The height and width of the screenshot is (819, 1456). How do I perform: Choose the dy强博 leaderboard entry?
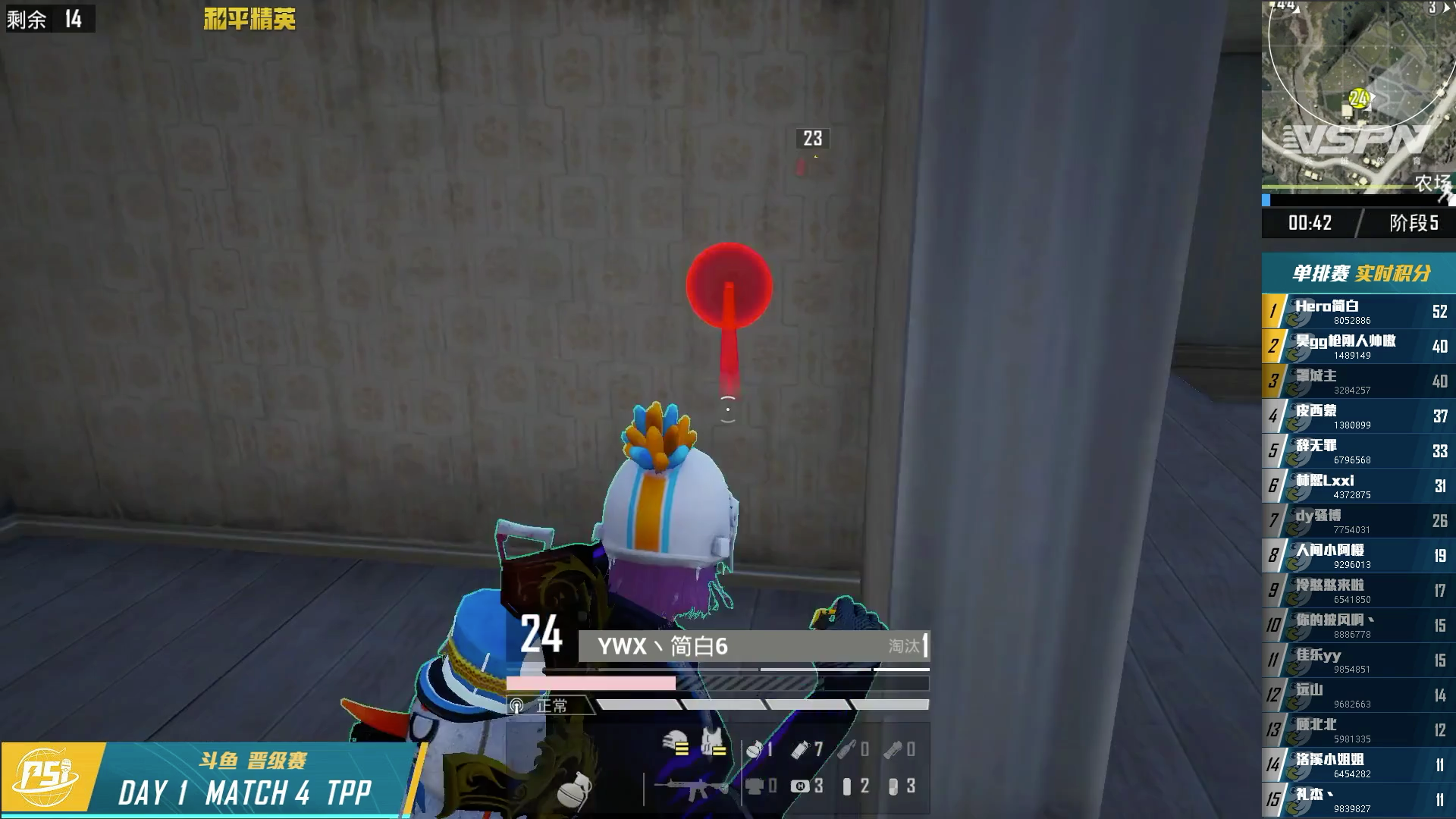coord(1358,521)
